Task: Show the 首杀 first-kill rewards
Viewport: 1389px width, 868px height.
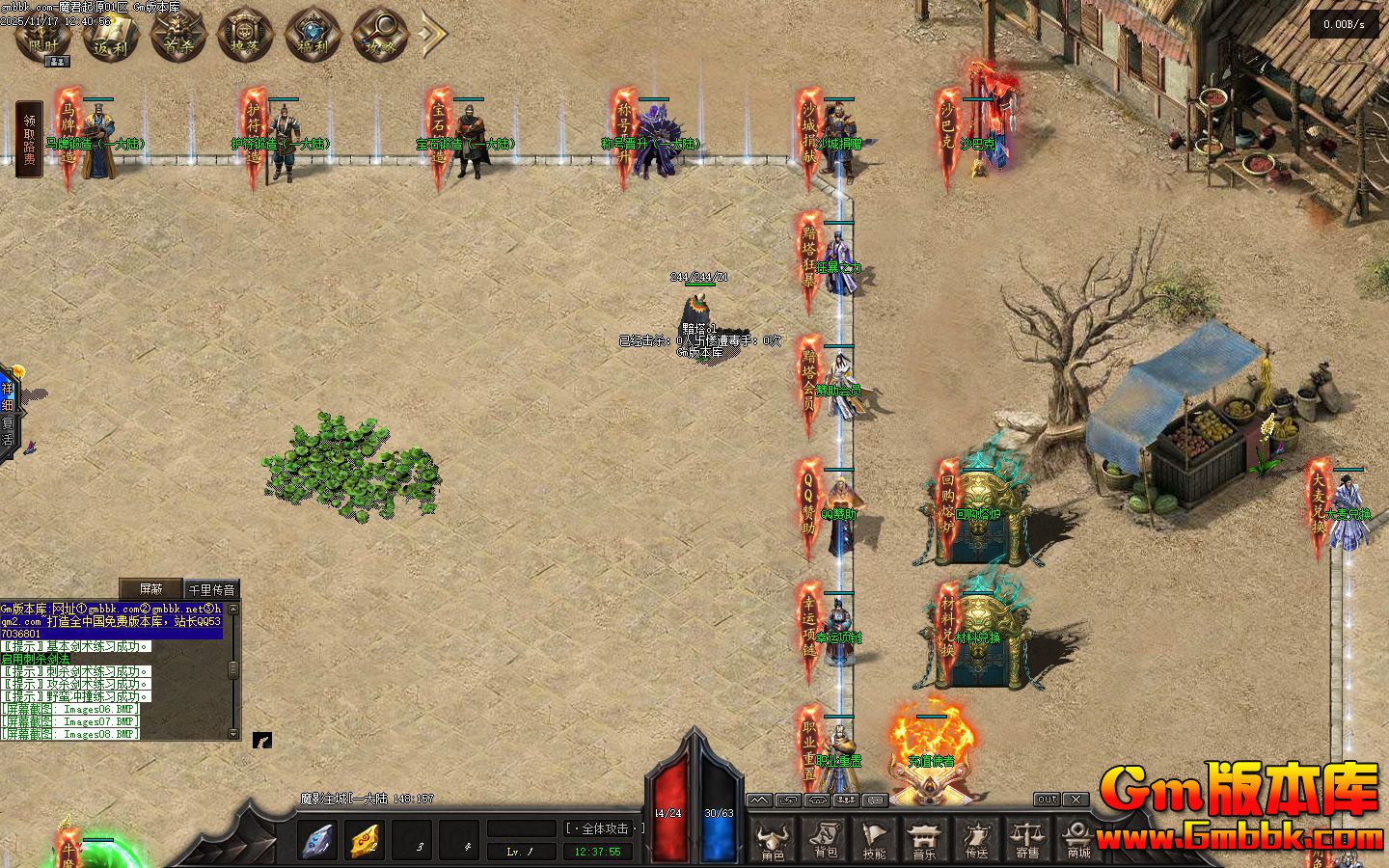Action: pyautogui.click(x=178, y=38)
